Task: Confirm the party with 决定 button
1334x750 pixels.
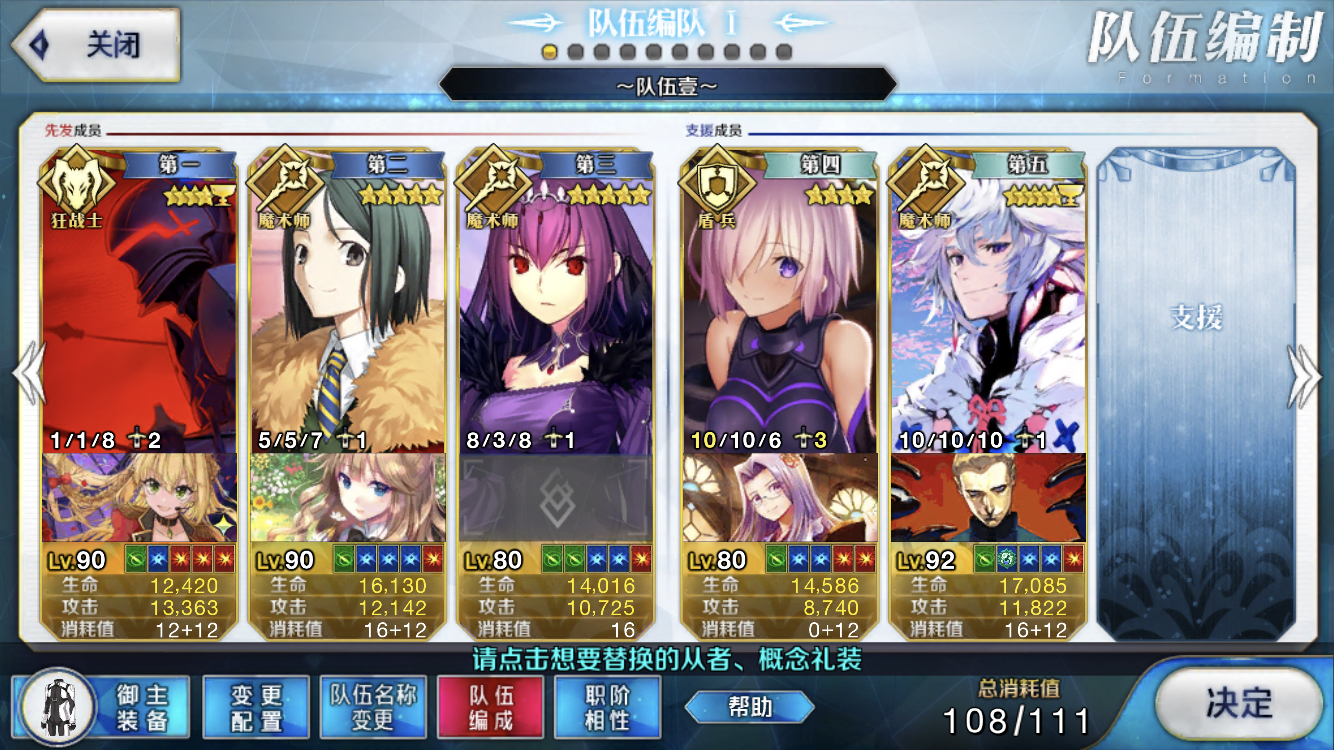Action: pos(1238,703)
